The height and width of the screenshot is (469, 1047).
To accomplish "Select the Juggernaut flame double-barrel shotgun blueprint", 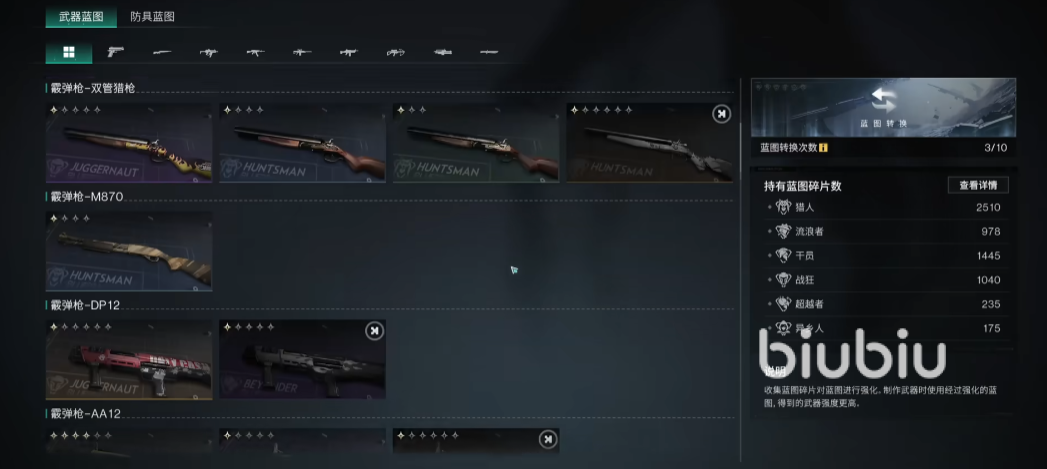I will [129, 143].
